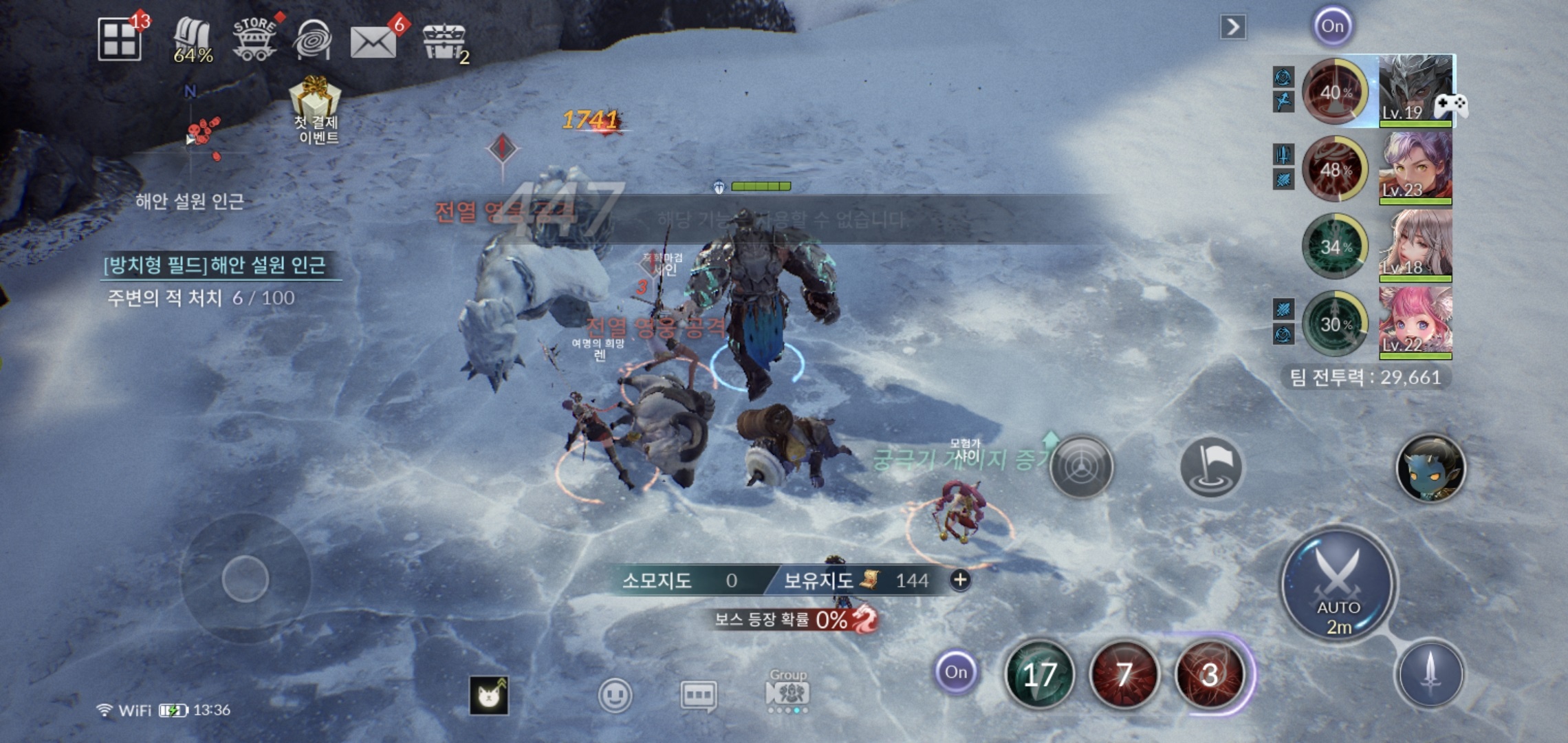
Task: Open the swirling portal icon
Action: click(313, 40)
